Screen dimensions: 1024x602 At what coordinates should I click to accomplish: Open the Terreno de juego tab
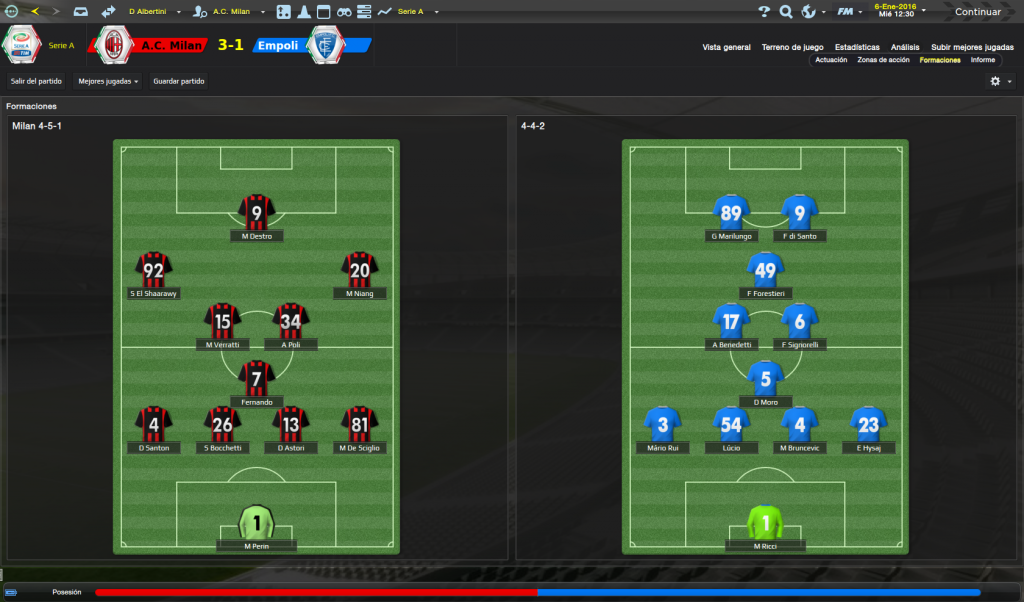click(792, 47)
